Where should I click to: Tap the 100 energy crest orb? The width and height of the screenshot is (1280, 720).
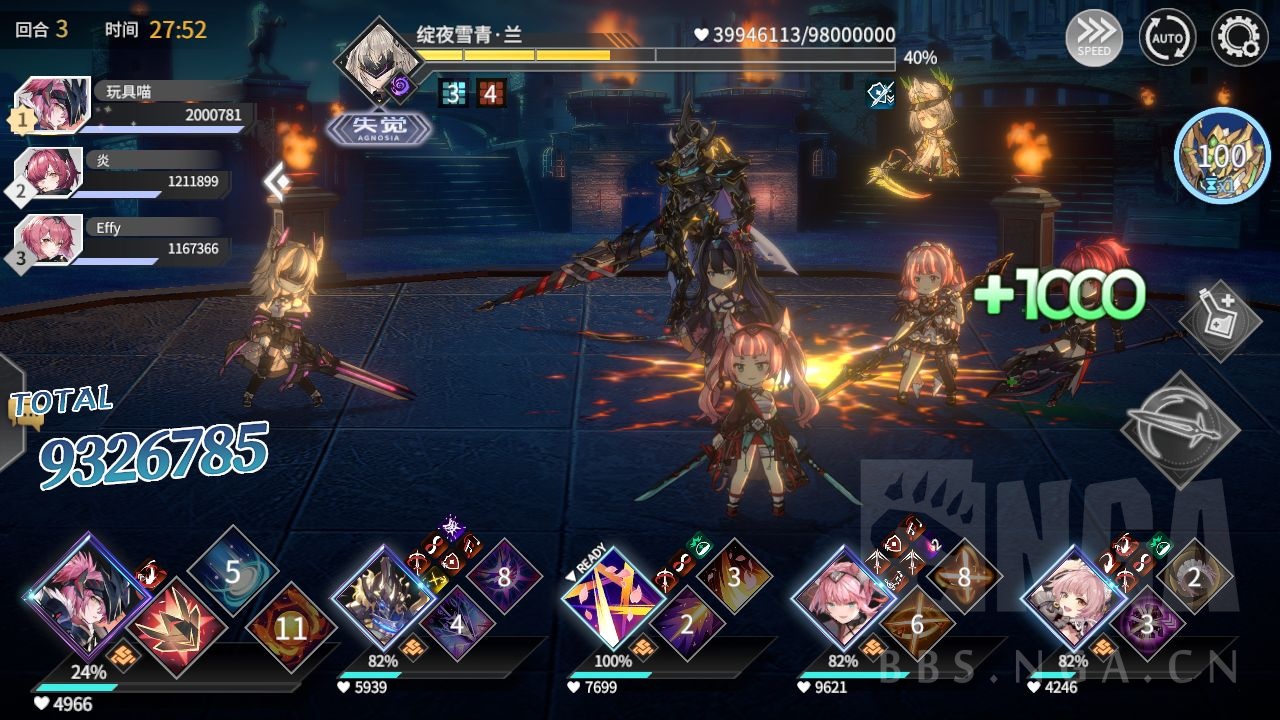tap(1222, 156)
